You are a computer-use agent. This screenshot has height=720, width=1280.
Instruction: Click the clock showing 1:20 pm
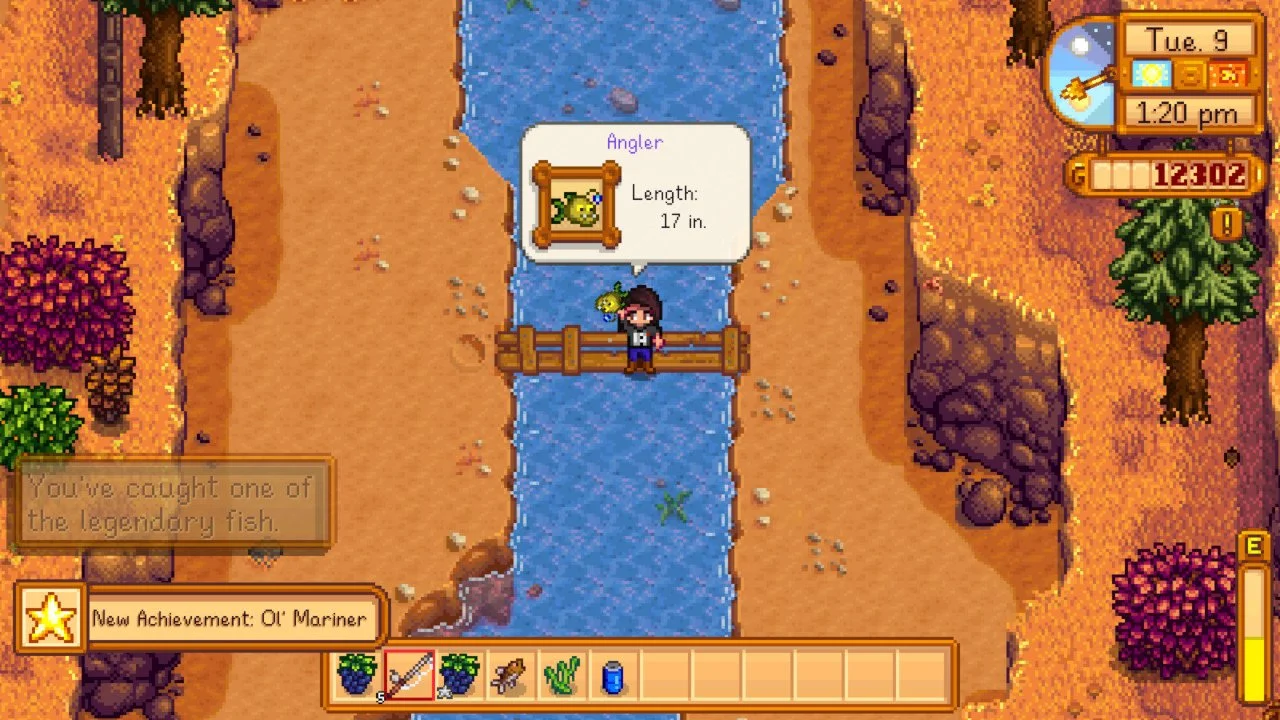[x=1186, y=113]
